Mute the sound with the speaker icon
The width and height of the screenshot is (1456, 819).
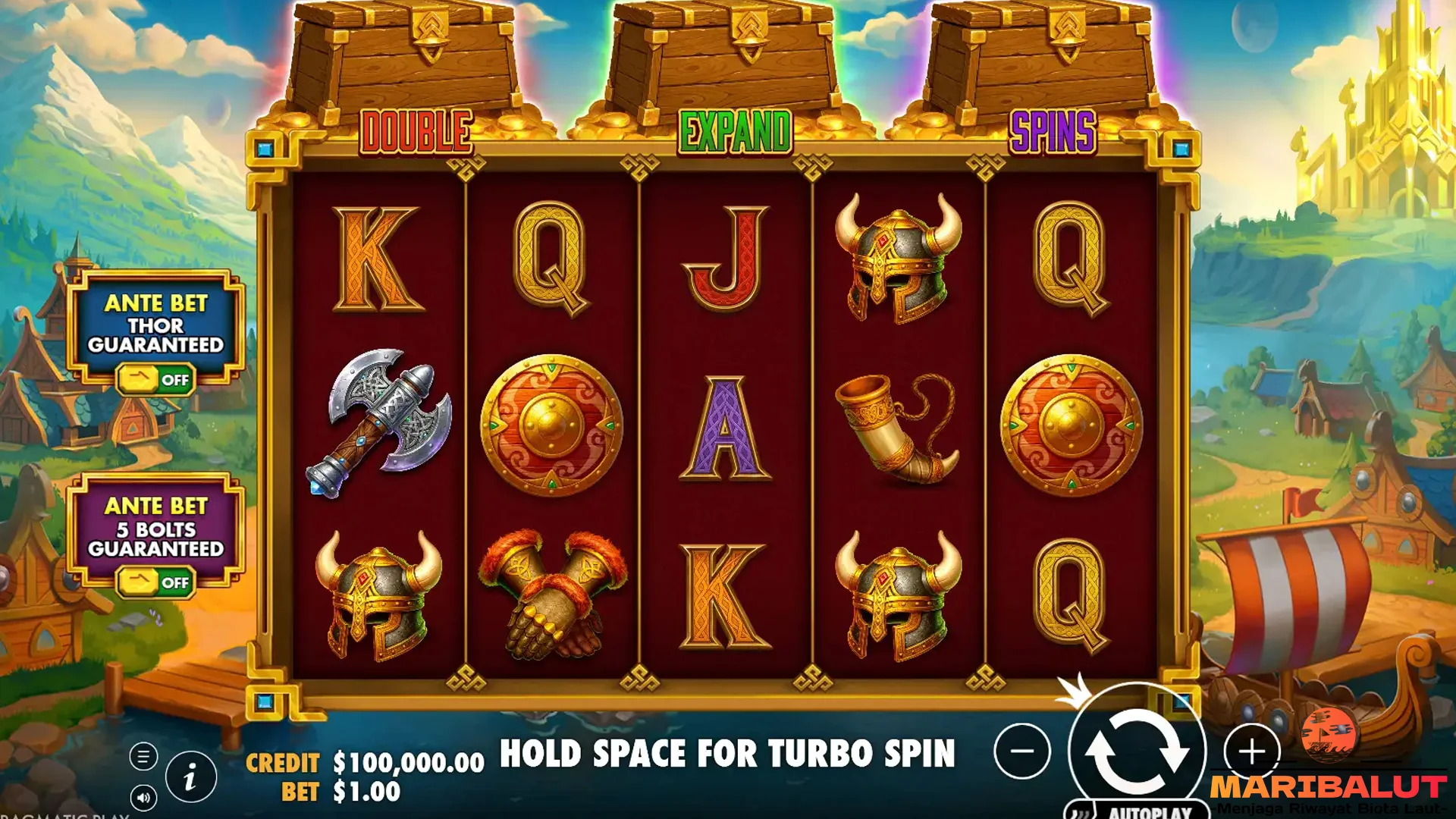point(143,797)
